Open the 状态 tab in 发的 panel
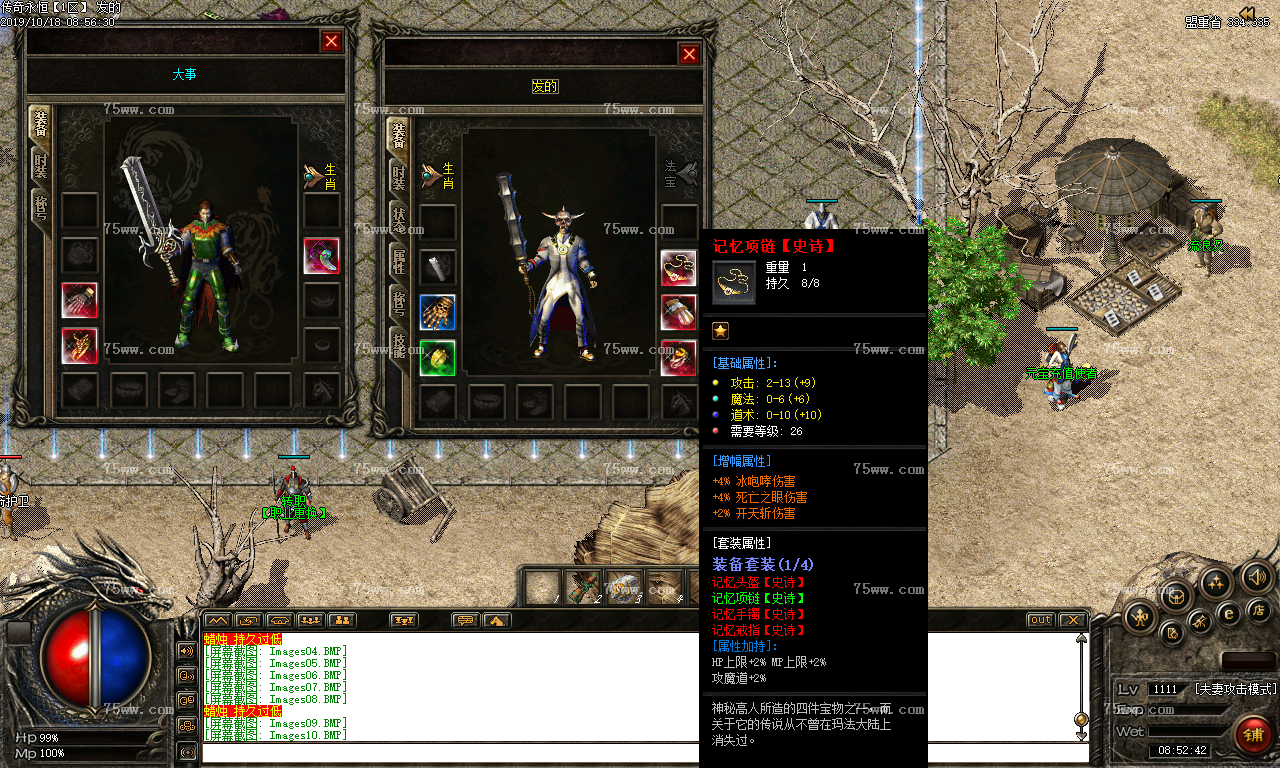The height and width of the screenshot is (768, 1280). pos(398,221)
